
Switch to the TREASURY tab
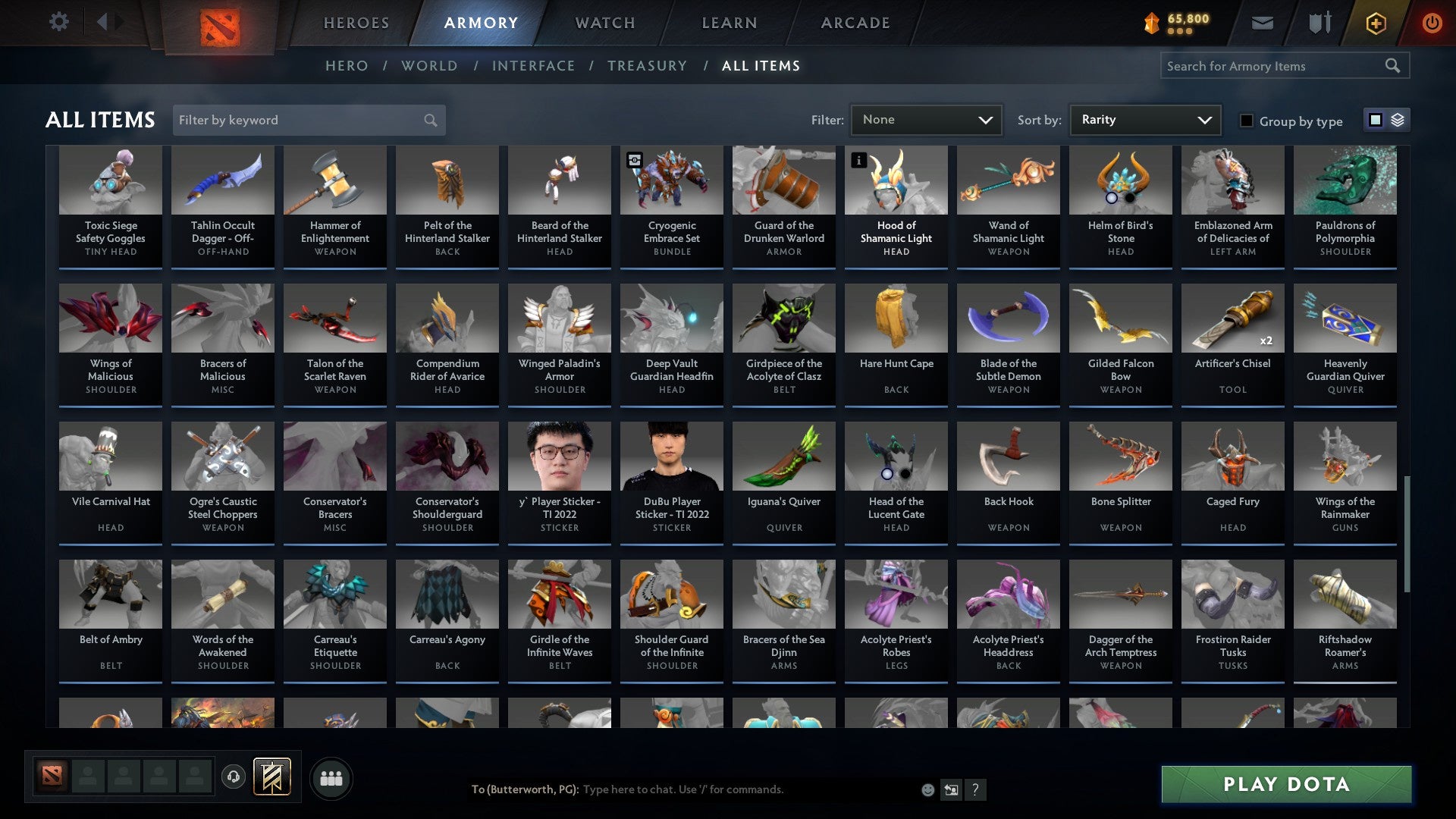(648, 66)
